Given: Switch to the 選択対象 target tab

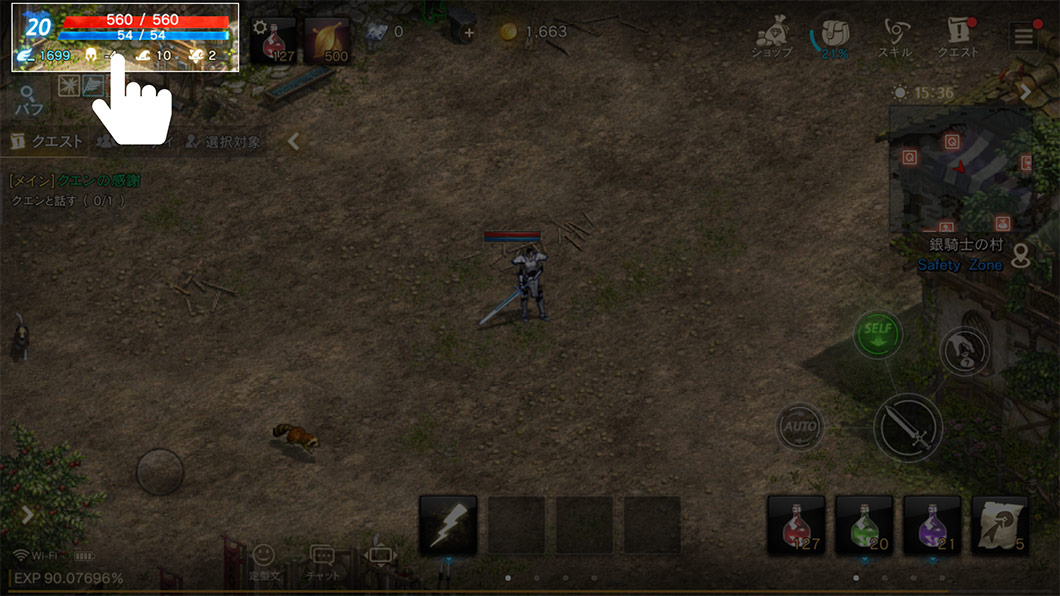Looking at the screenshot, I should [x=224, y=142].
